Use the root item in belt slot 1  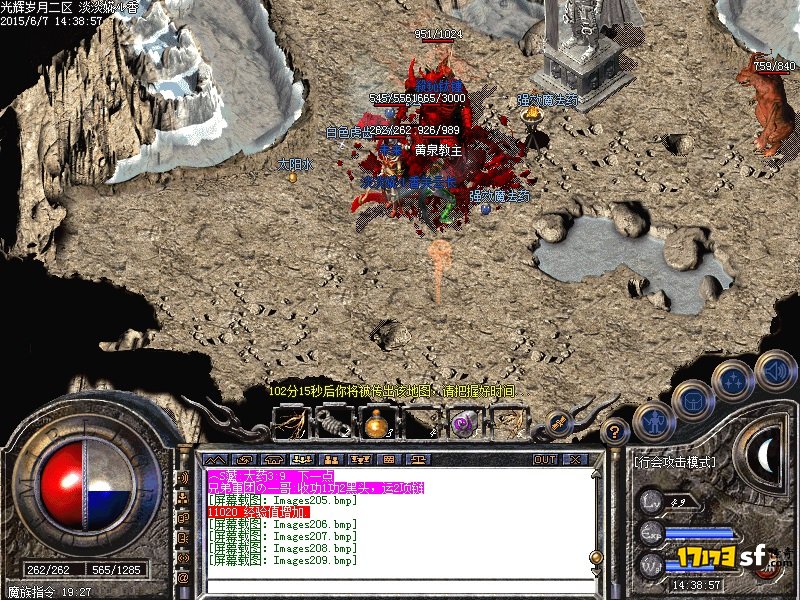(x=294, y=424)
